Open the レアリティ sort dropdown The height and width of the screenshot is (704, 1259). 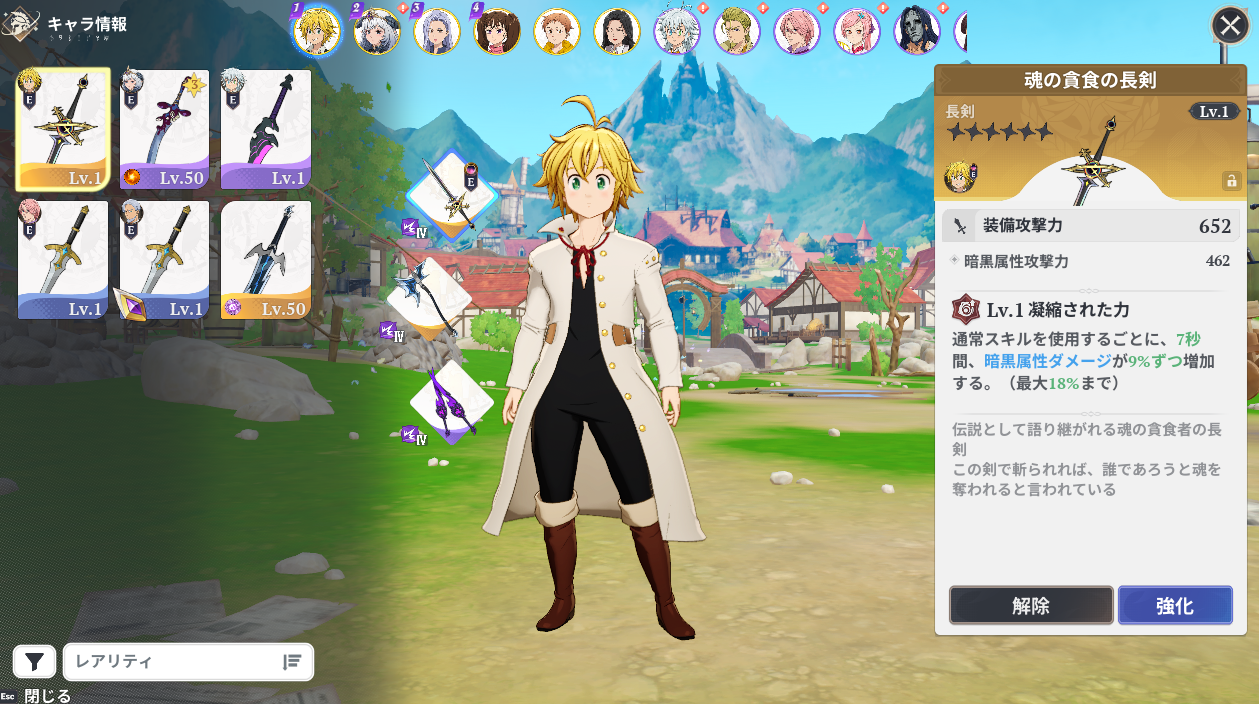click(x=189, y=661)
